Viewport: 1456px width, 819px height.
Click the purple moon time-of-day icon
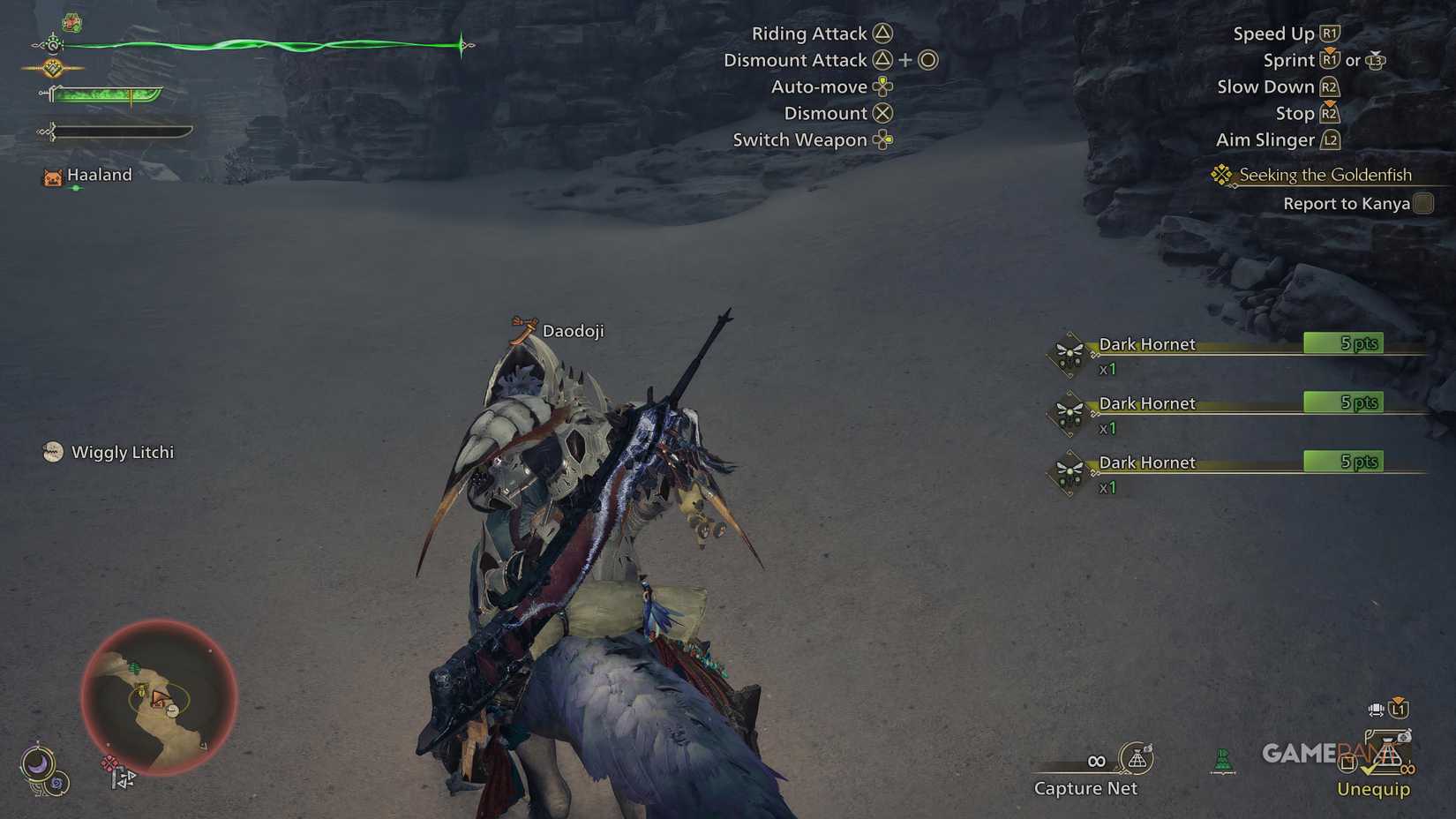point(38,765)
